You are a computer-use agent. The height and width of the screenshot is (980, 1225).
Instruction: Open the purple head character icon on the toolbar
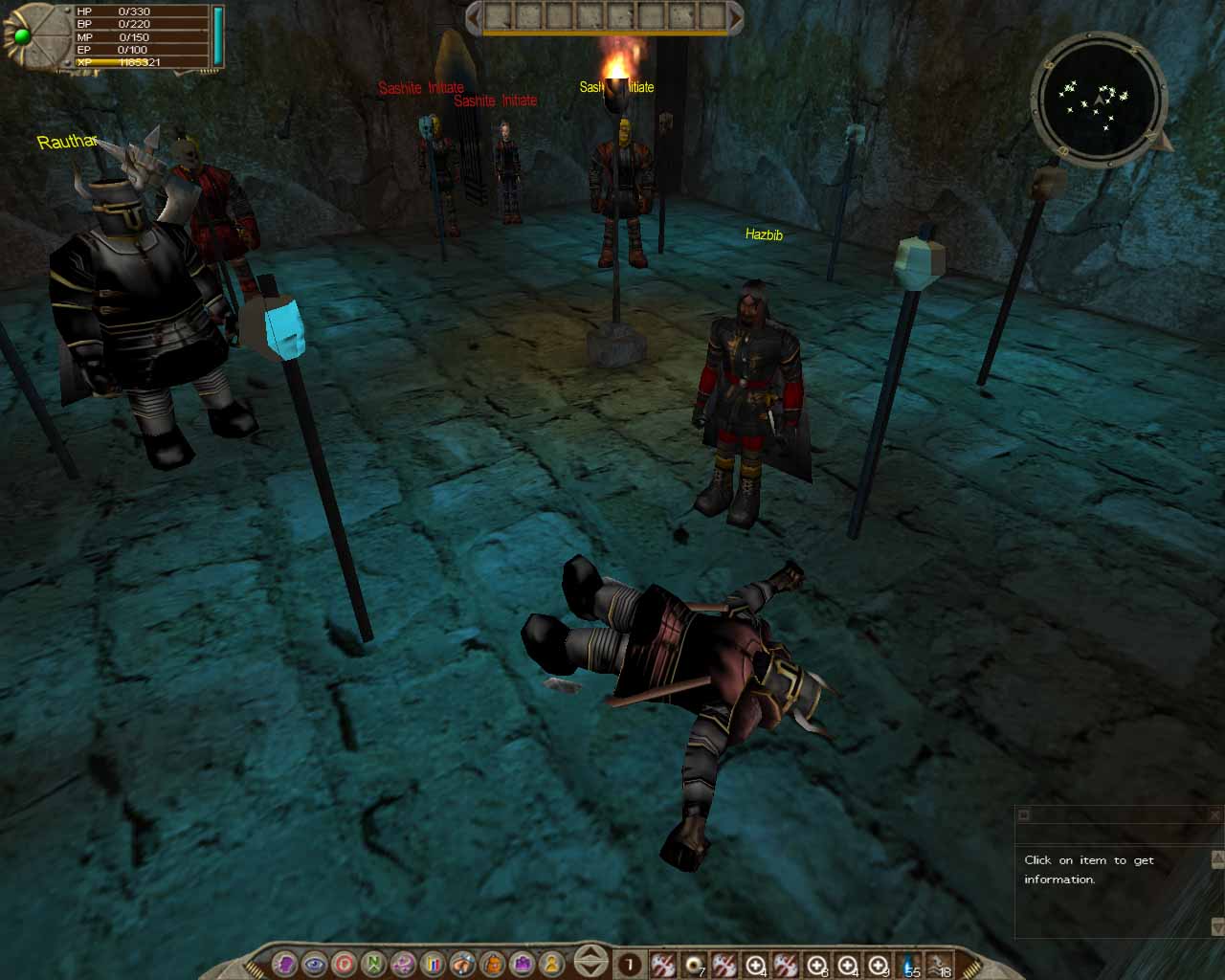click(x=286, y=965)
